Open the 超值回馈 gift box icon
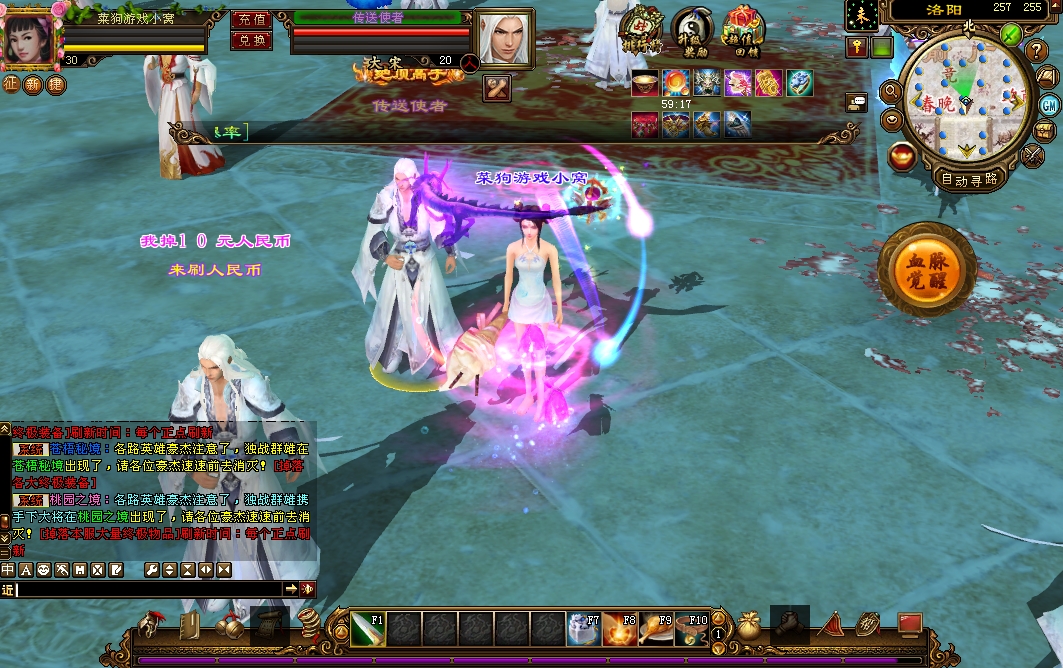This screenshot has width=1063, height=668. (742, 30)
